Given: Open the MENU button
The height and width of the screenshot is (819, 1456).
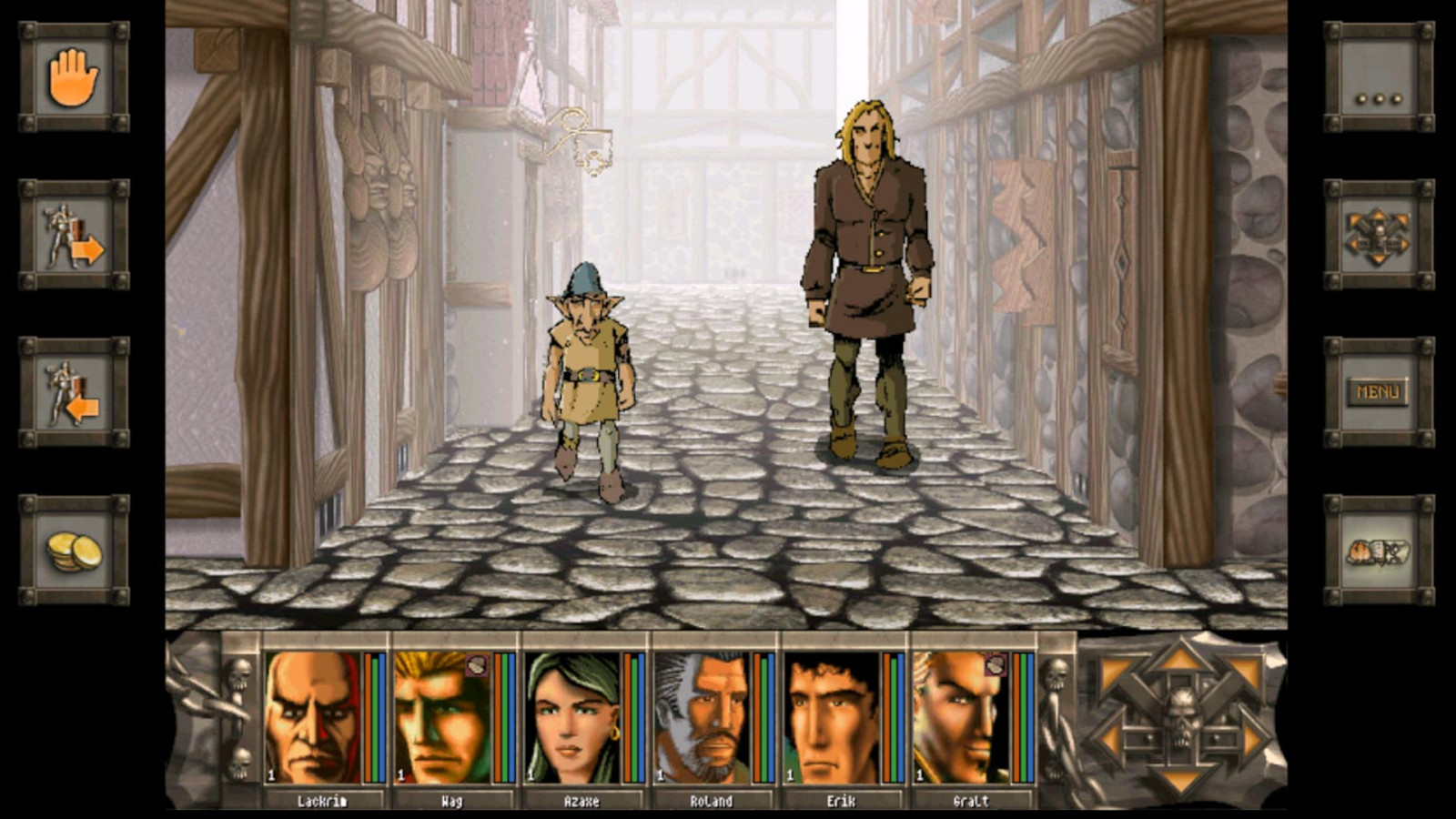Looking at the screenshot, I should click(1379, 392).
